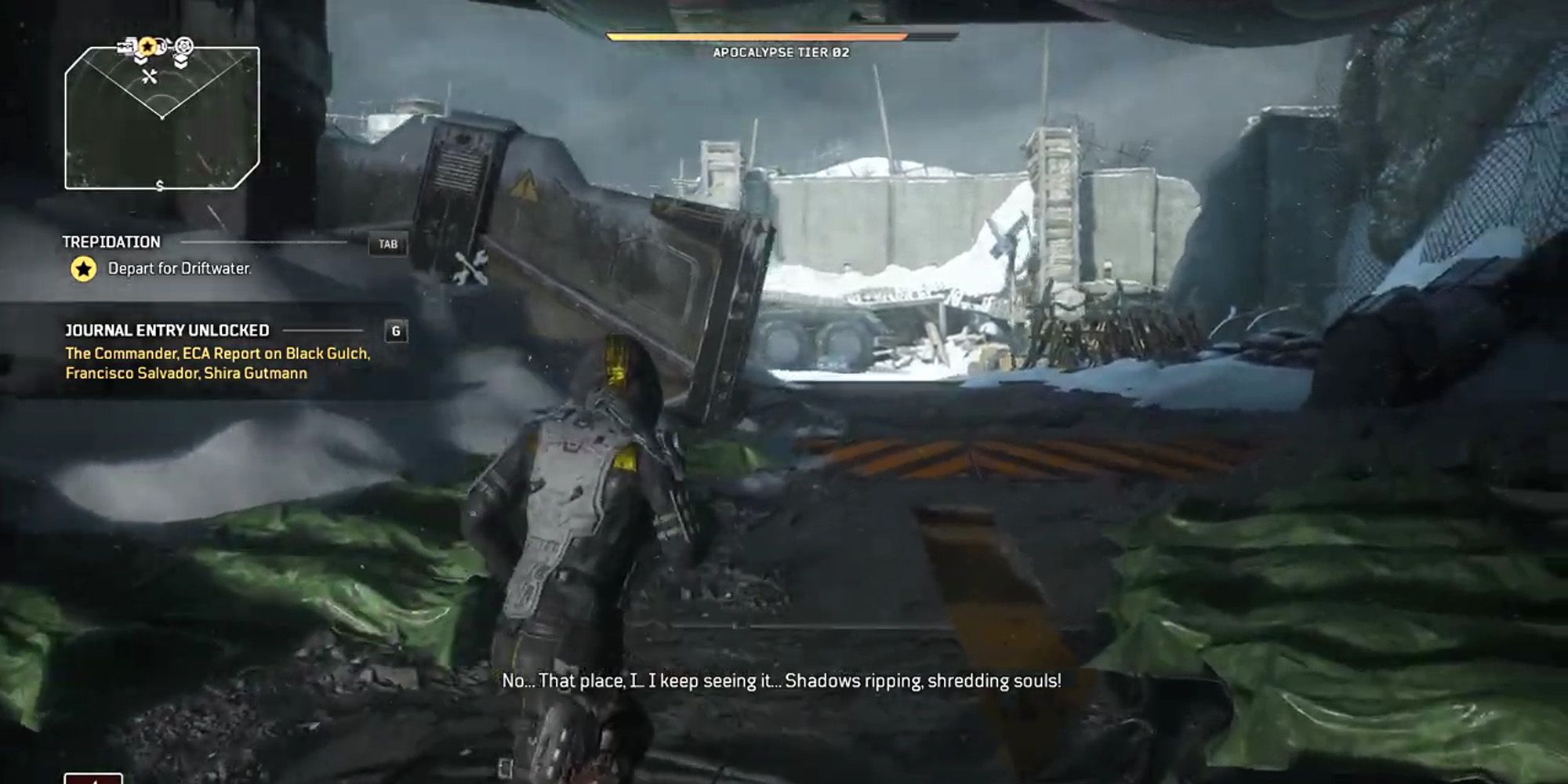Open the gear wheel icon on the minimap
Screen dimensions: 1568x784
pyautogui.click(x=183, y=46)
